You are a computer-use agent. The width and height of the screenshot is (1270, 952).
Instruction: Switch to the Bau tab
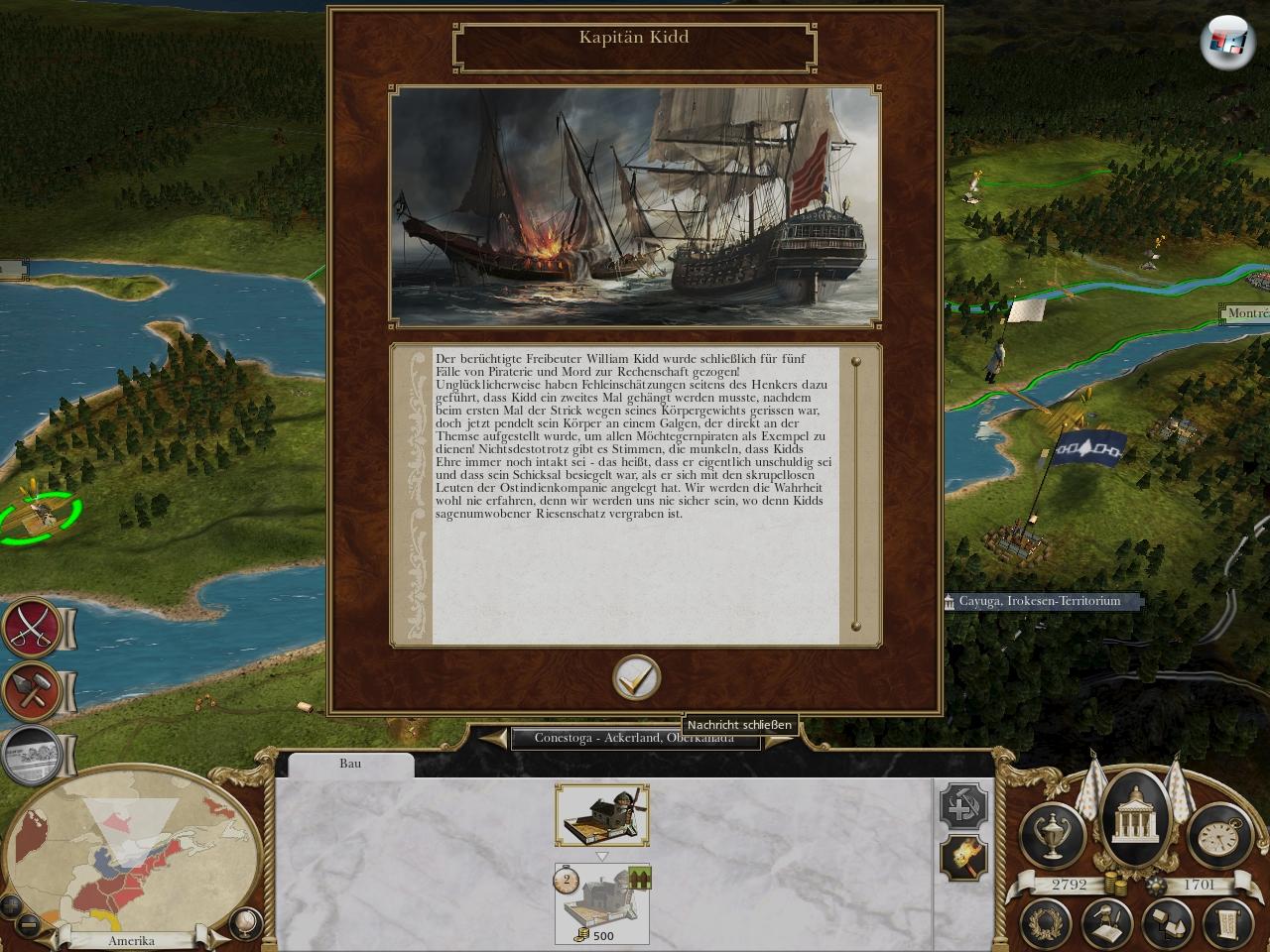tap(350, 764)
